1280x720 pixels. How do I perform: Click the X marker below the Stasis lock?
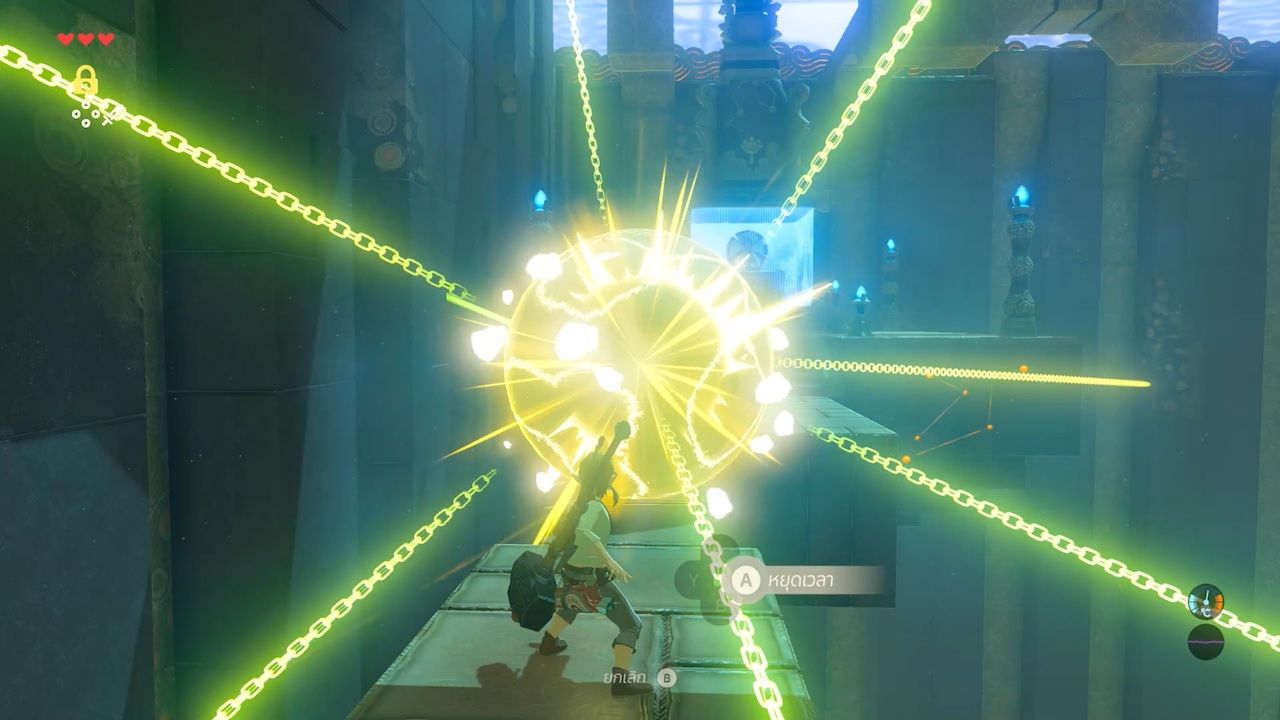click(x=107, y=120)
